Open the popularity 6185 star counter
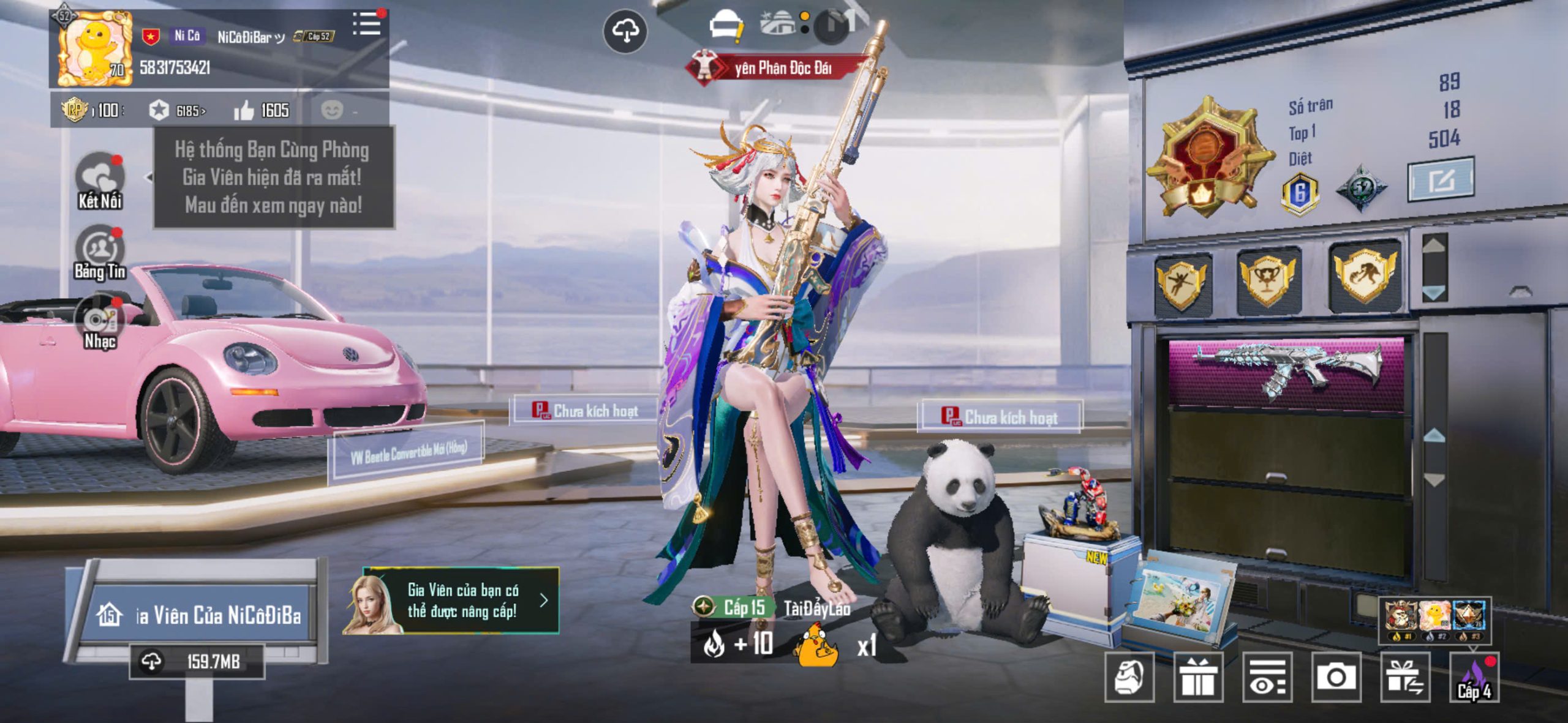Image resolution: width=1568 pixels, height=723 pixels. pyautogui.click(x=177, y=111)
